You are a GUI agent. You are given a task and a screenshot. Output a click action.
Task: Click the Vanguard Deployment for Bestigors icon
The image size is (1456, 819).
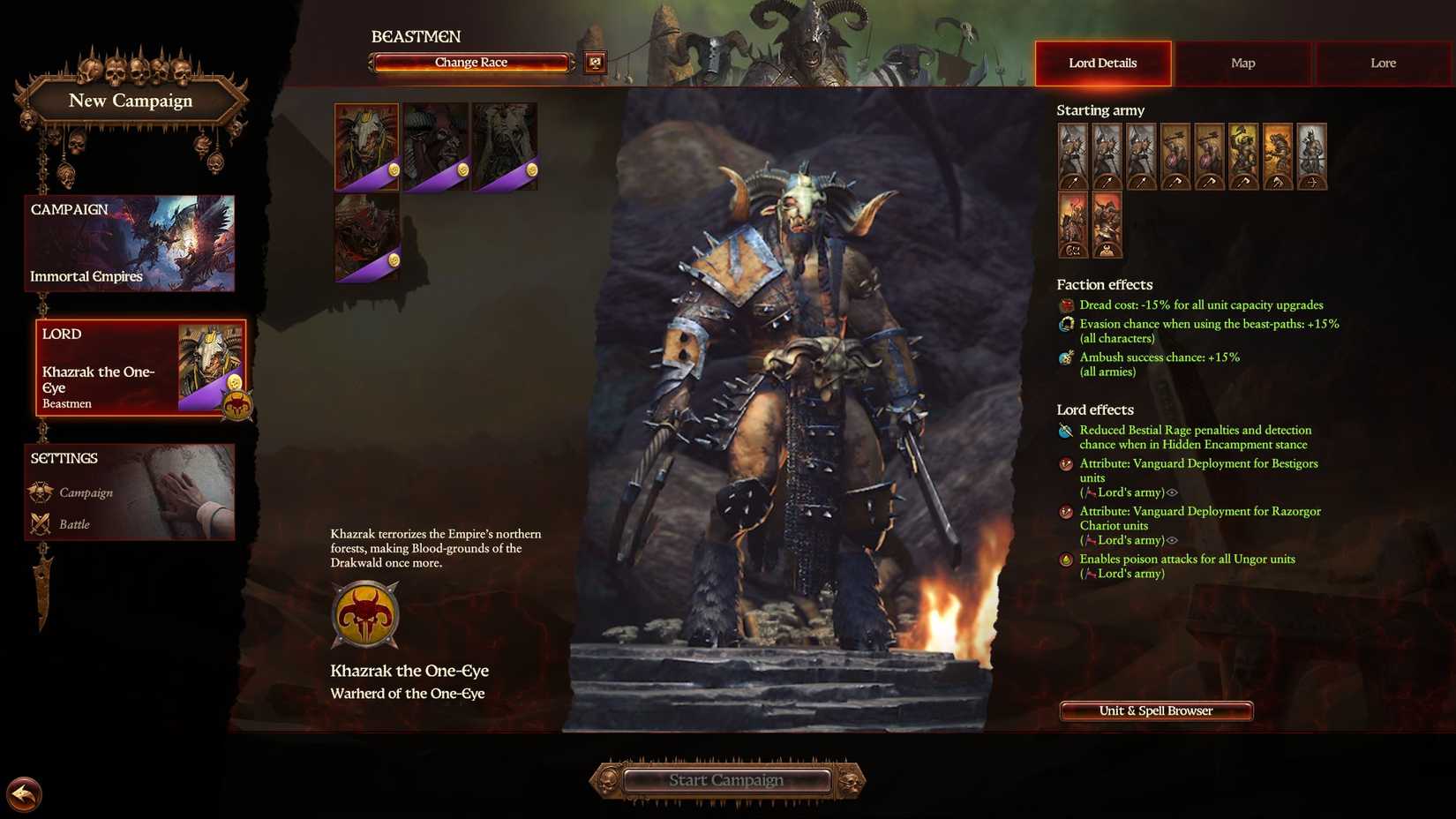coord(1065,465)
